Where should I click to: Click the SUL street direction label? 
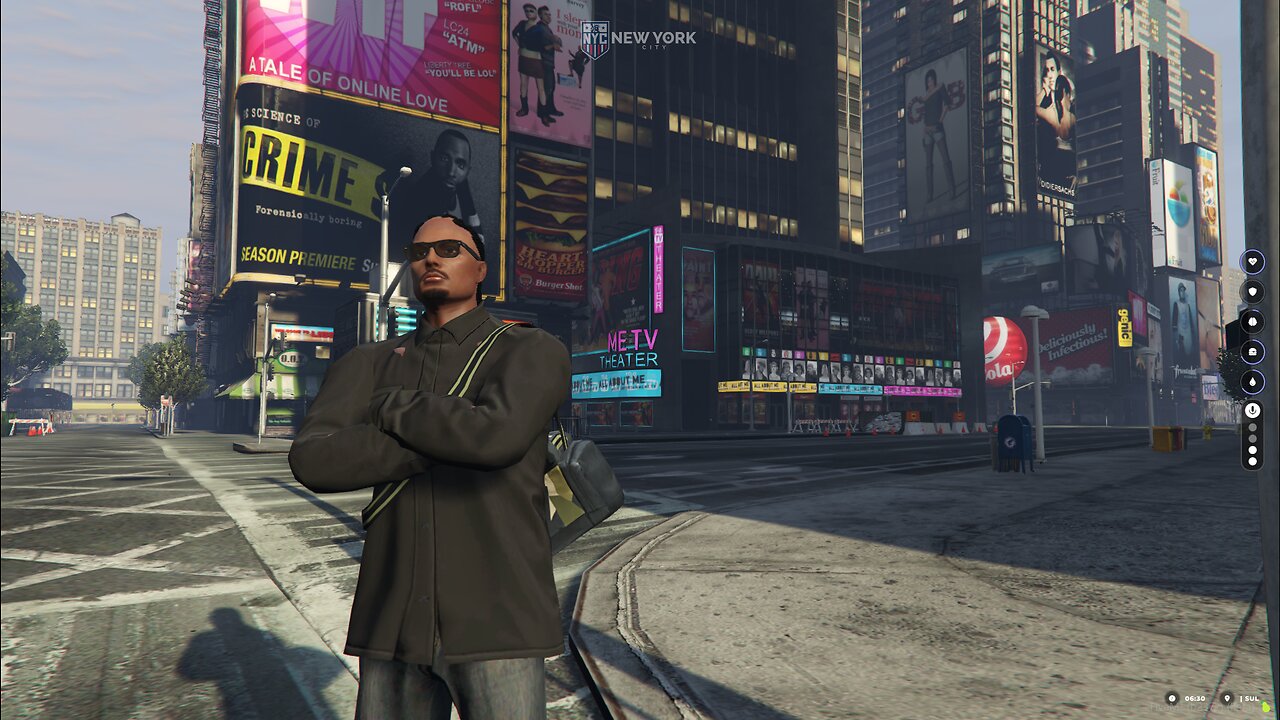[x=1252, y=698]
